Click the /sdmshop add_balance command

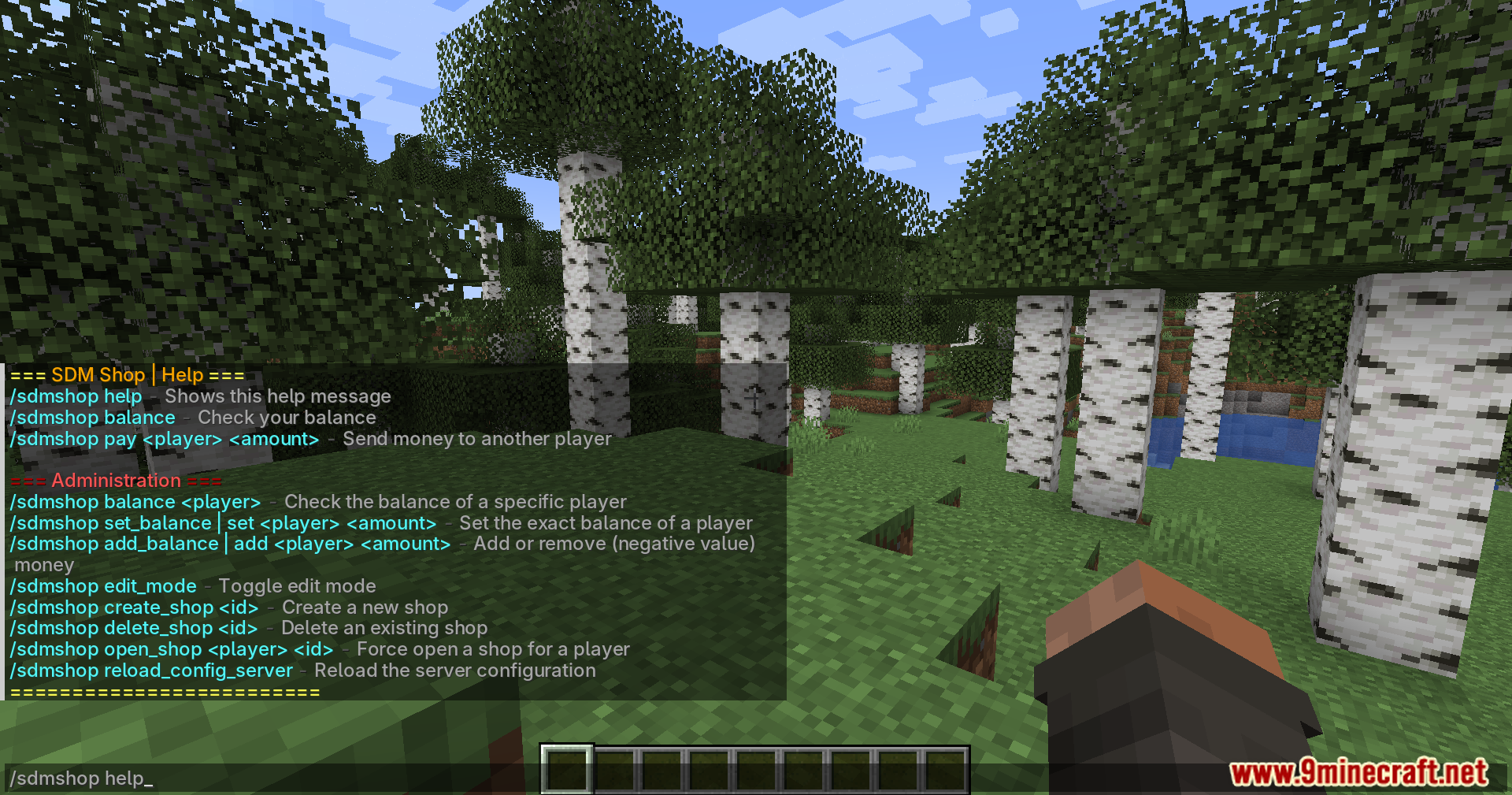tap(228, 544)
